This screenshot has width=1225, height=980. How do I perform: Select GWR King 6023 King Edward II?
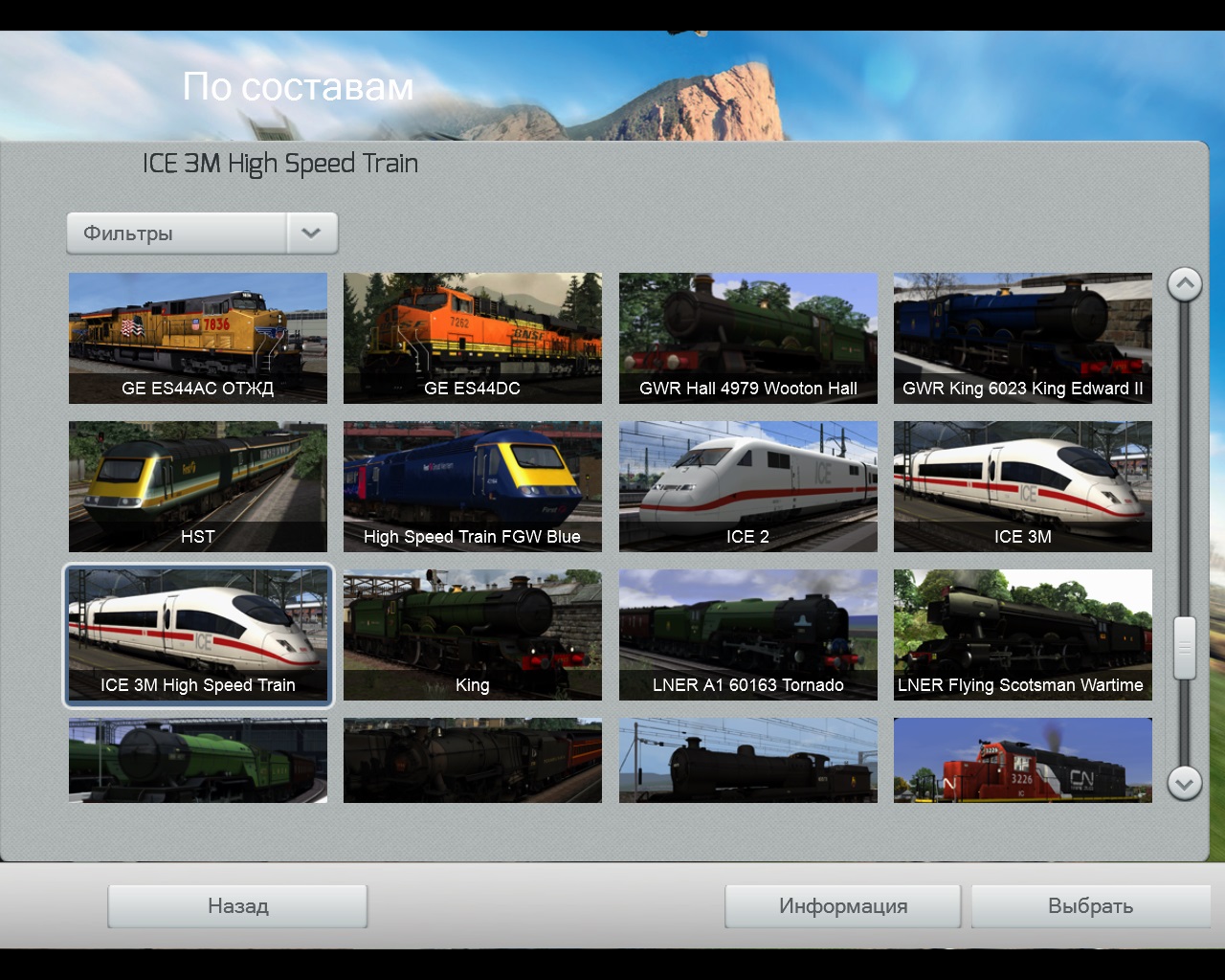(1022, 337)
